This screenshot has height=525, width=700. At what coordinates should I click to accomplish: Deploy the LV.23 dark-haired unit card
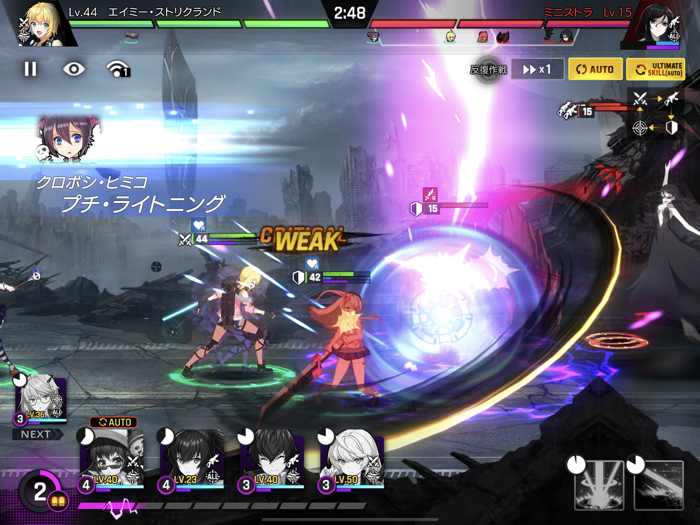pyautogui.click(x=191, y=460)
